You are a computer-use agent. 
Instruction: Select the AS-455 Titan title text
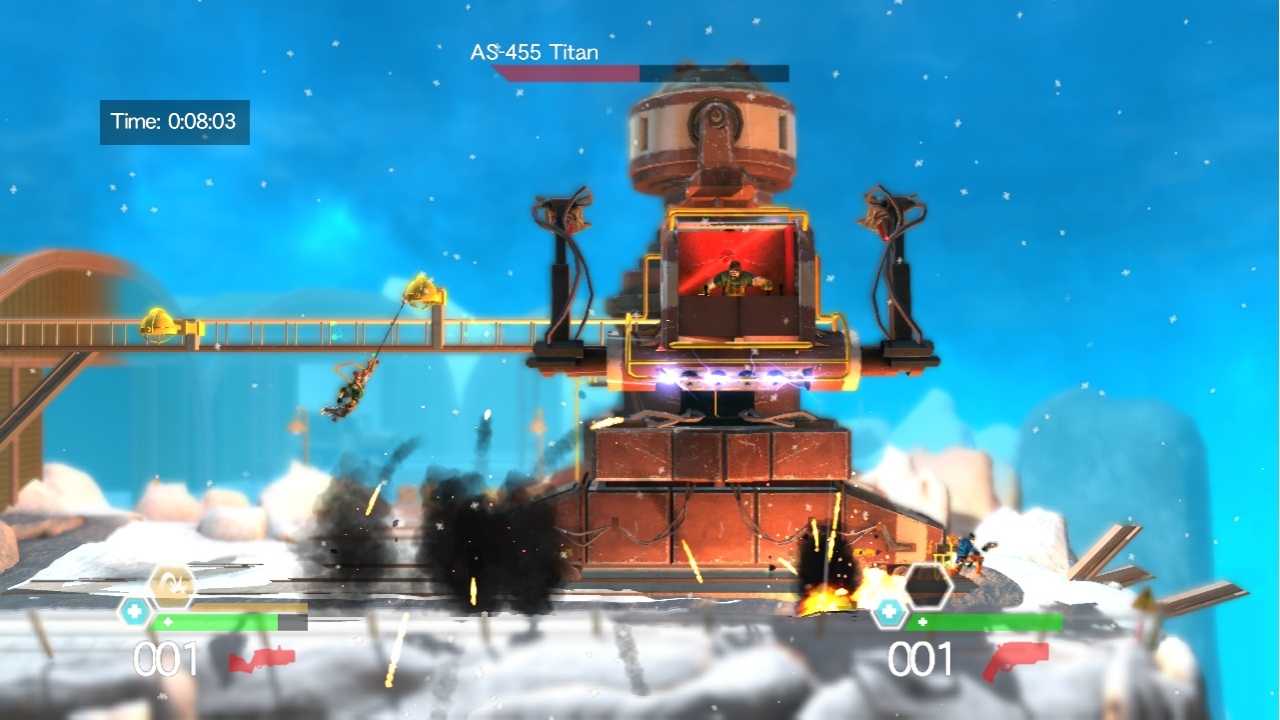pyautogui.click(x=532, y=53)
